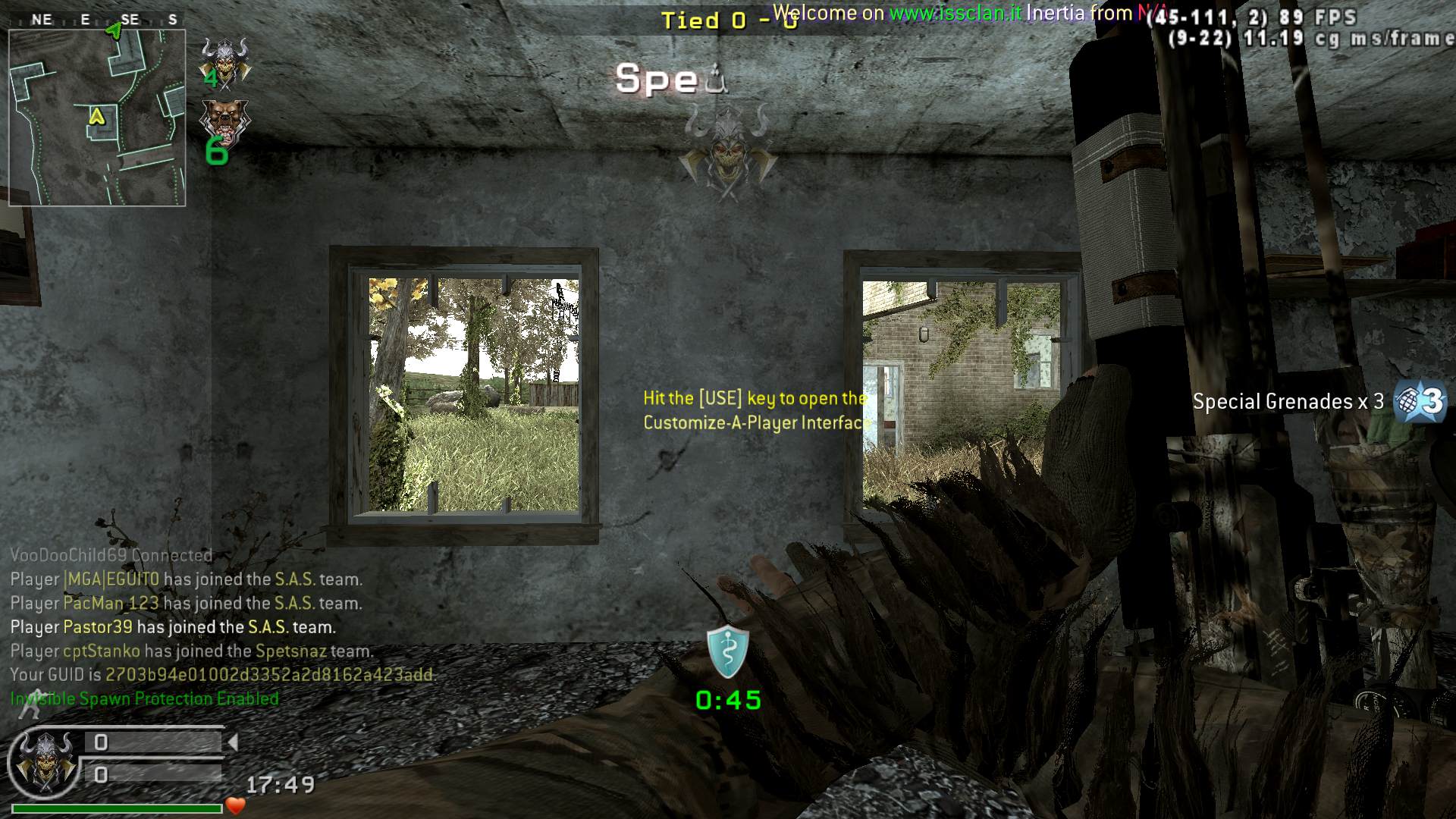Click the red heart health icon
This screenshot has width=1456, height=819.
[x=235, y=806]
